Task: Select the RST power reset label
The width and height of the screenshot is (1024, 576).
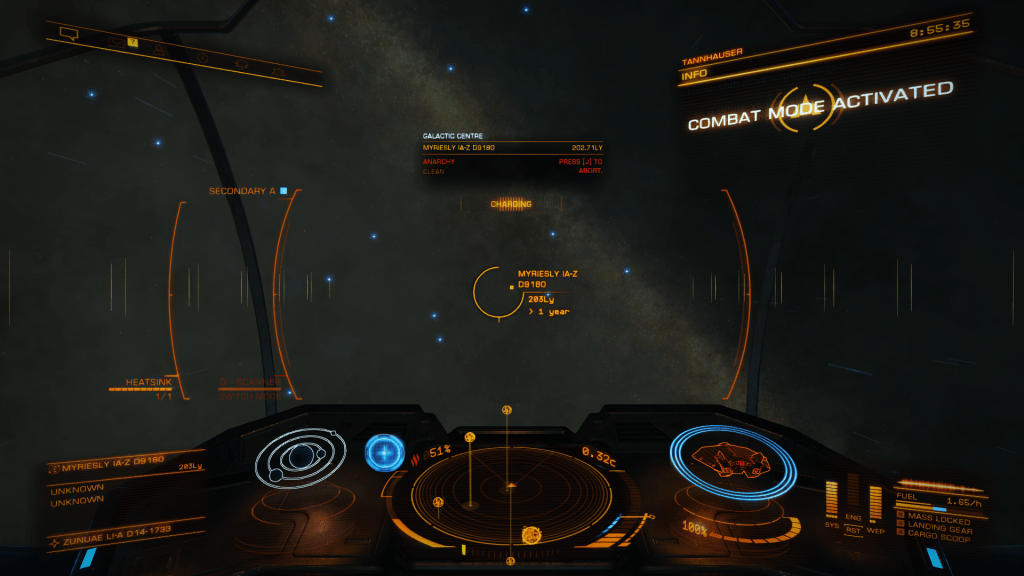Action: tap(854, 531)
